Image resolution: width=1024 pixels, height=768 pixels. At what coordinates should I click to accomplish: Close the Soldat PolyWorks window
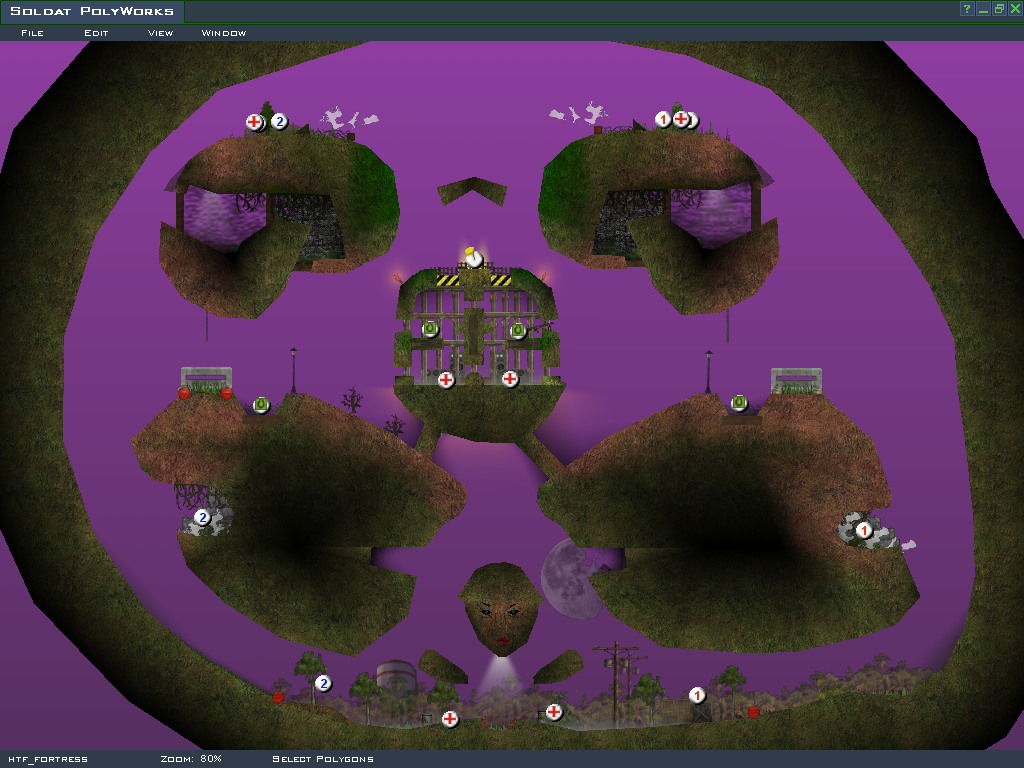pyautogui.click(x=1013, y=9)
